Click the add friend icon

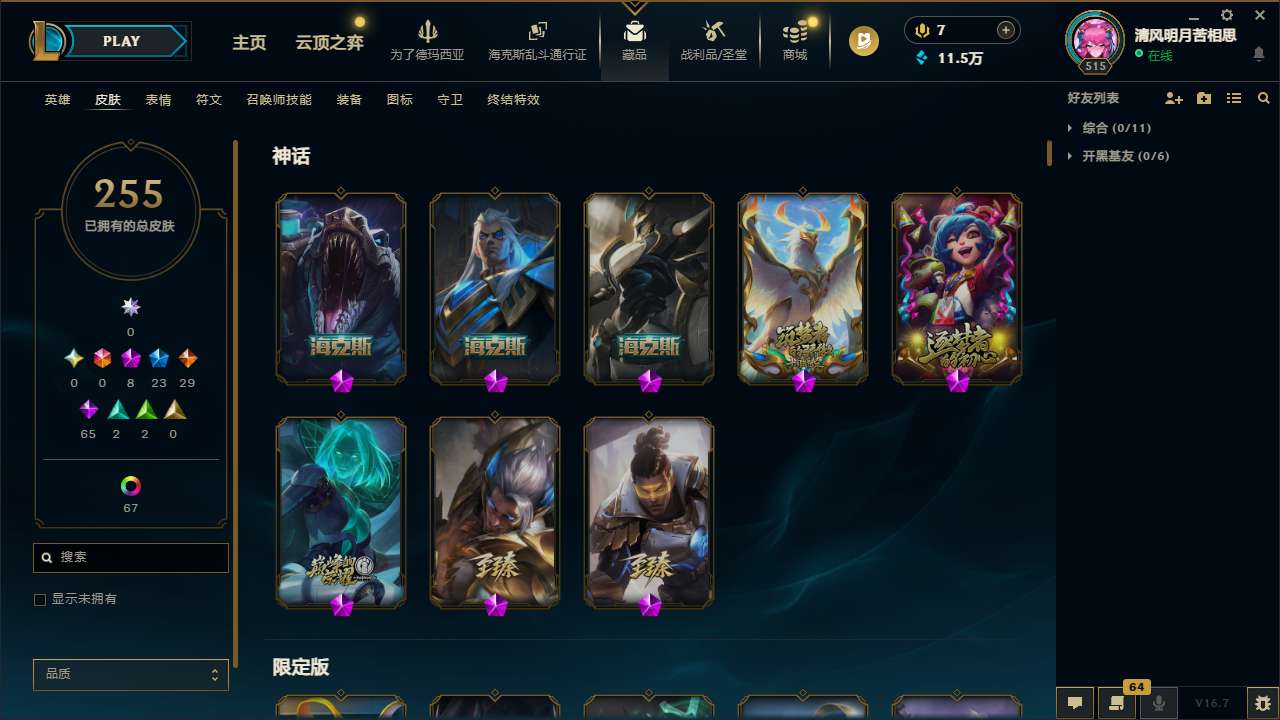pos(1172,98)
